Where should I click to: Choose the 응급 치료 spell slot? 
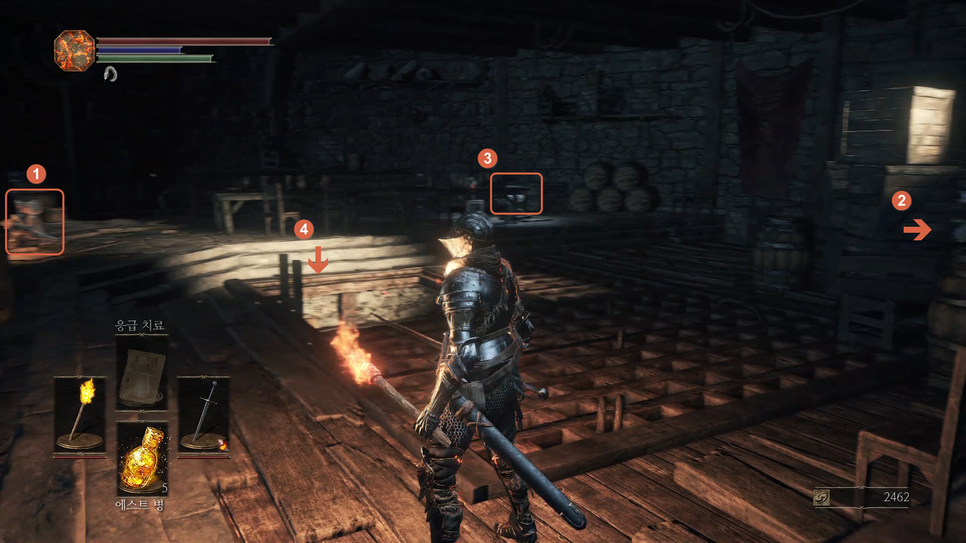(141, 374)
